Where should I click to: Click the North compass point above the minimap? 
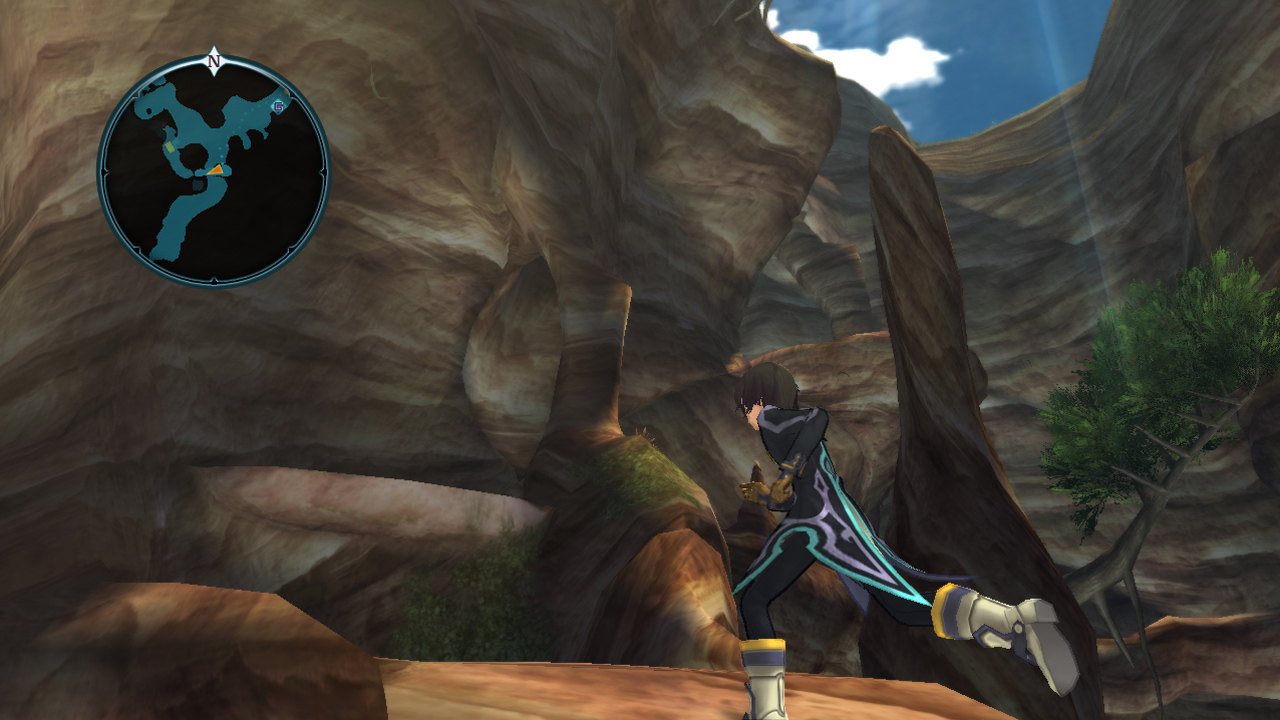(213, 60)
